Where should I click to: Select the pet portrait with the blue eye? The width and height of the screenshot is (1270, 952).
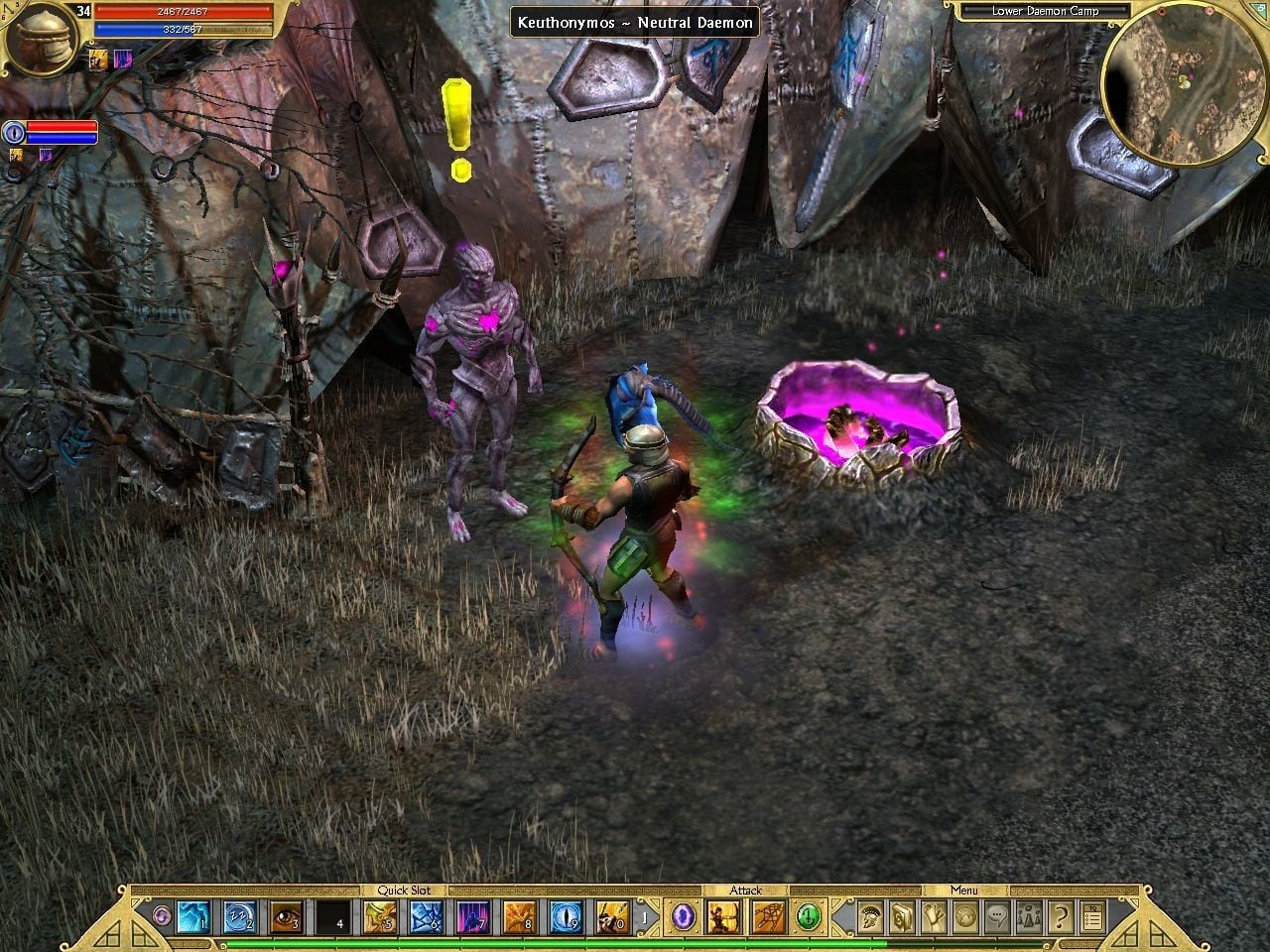(14, 132)
